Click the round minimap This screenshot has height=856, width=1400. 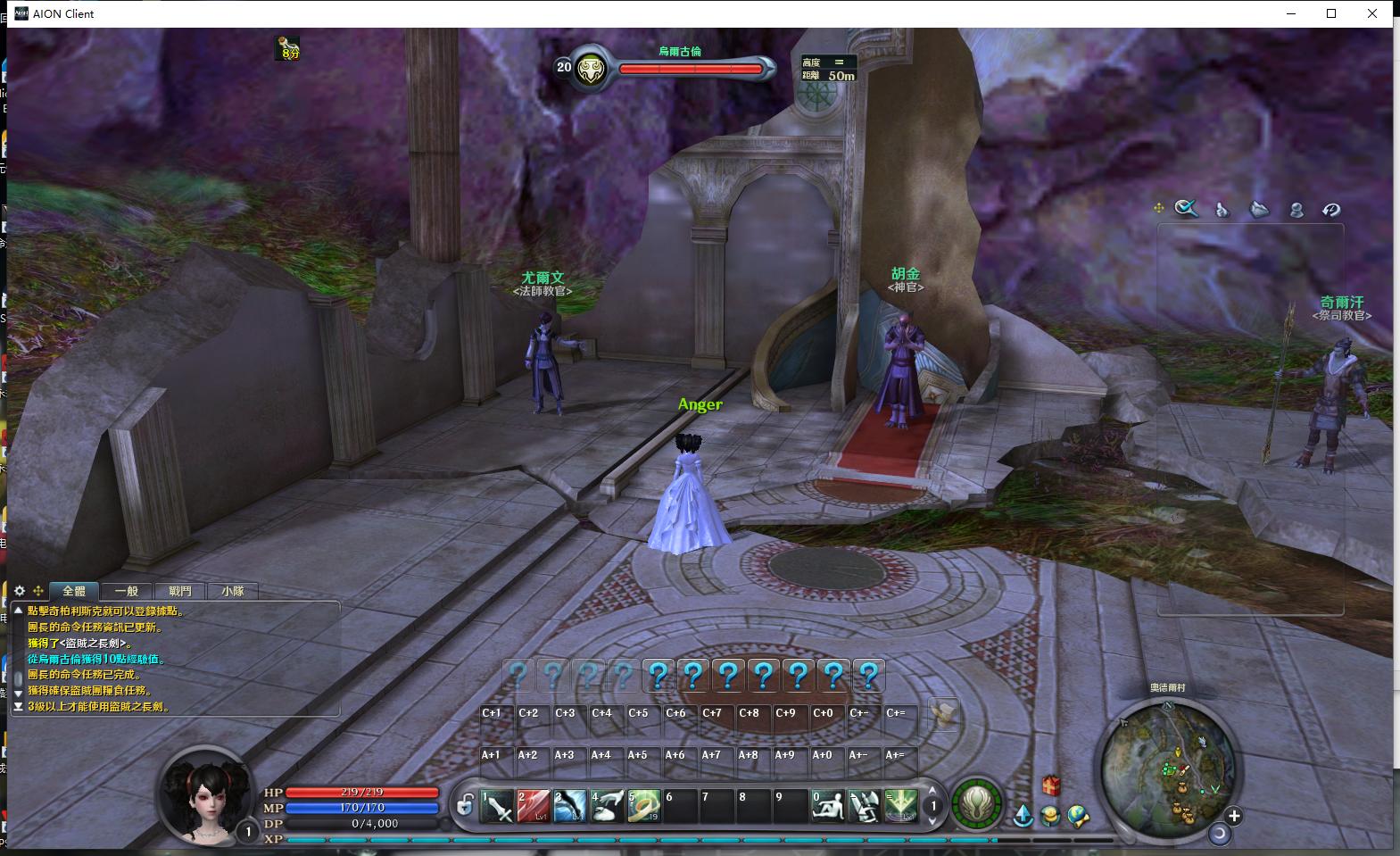(1167, 768)
